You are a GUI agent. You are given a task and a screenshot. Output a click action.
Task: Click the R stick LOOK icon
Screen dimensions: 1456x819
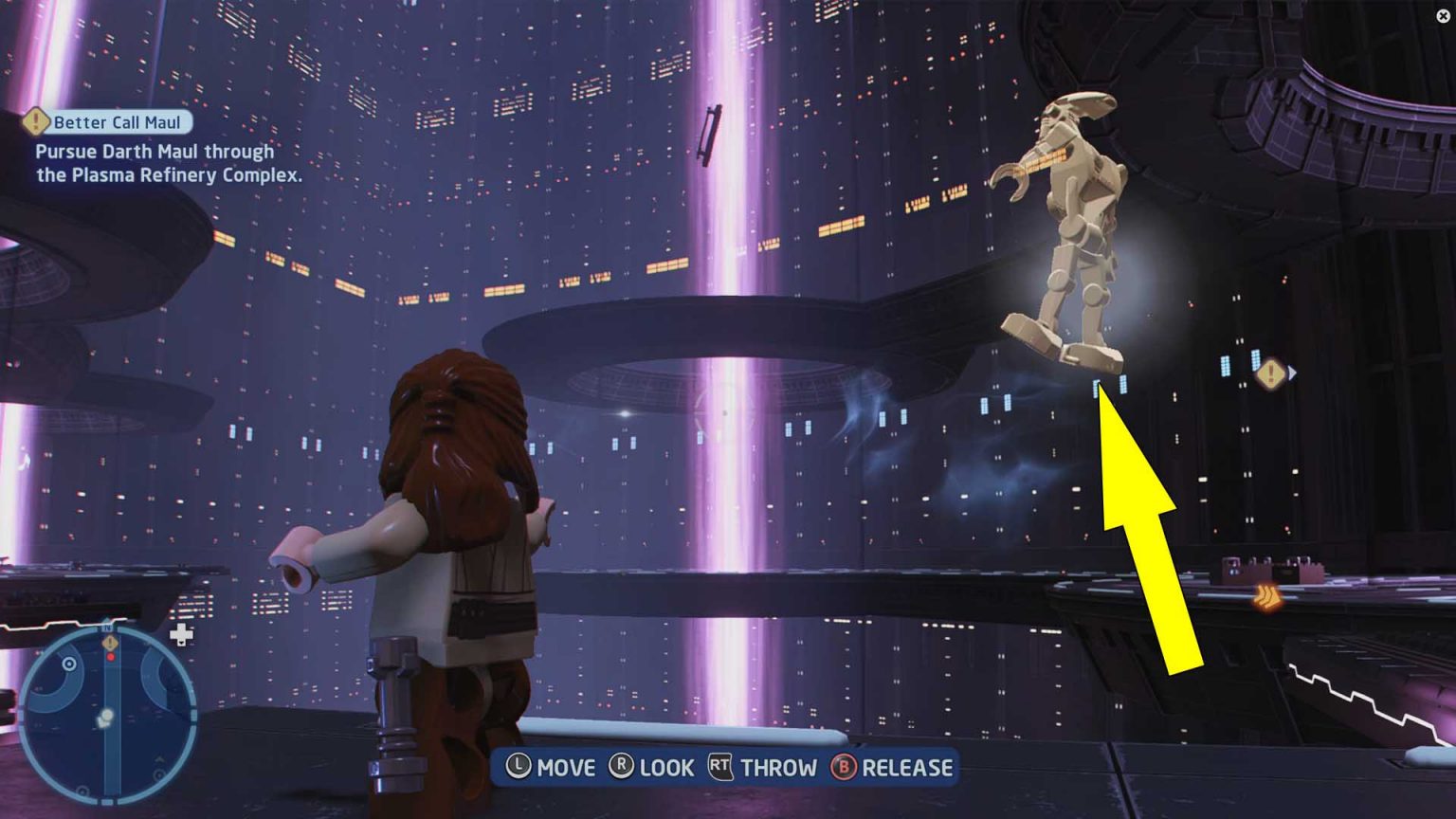pos(622,768)
